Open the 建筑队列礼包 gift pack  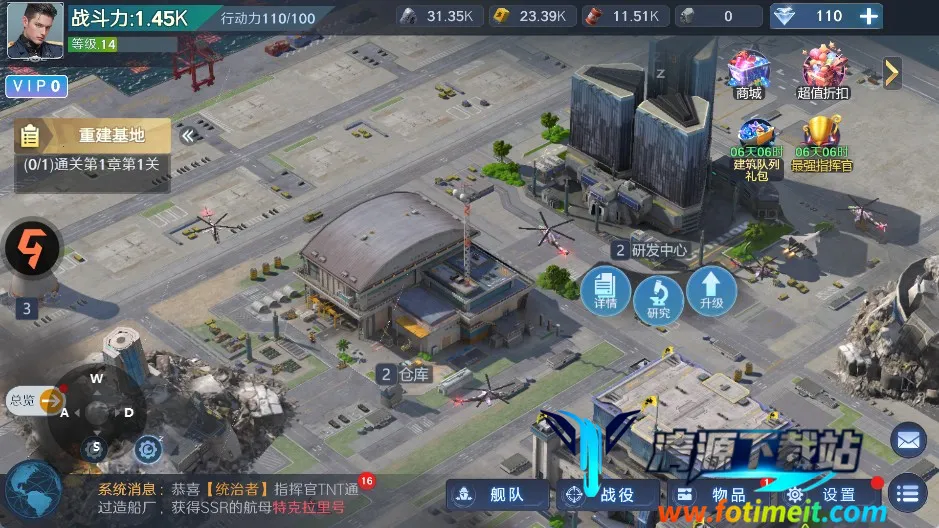755,145
